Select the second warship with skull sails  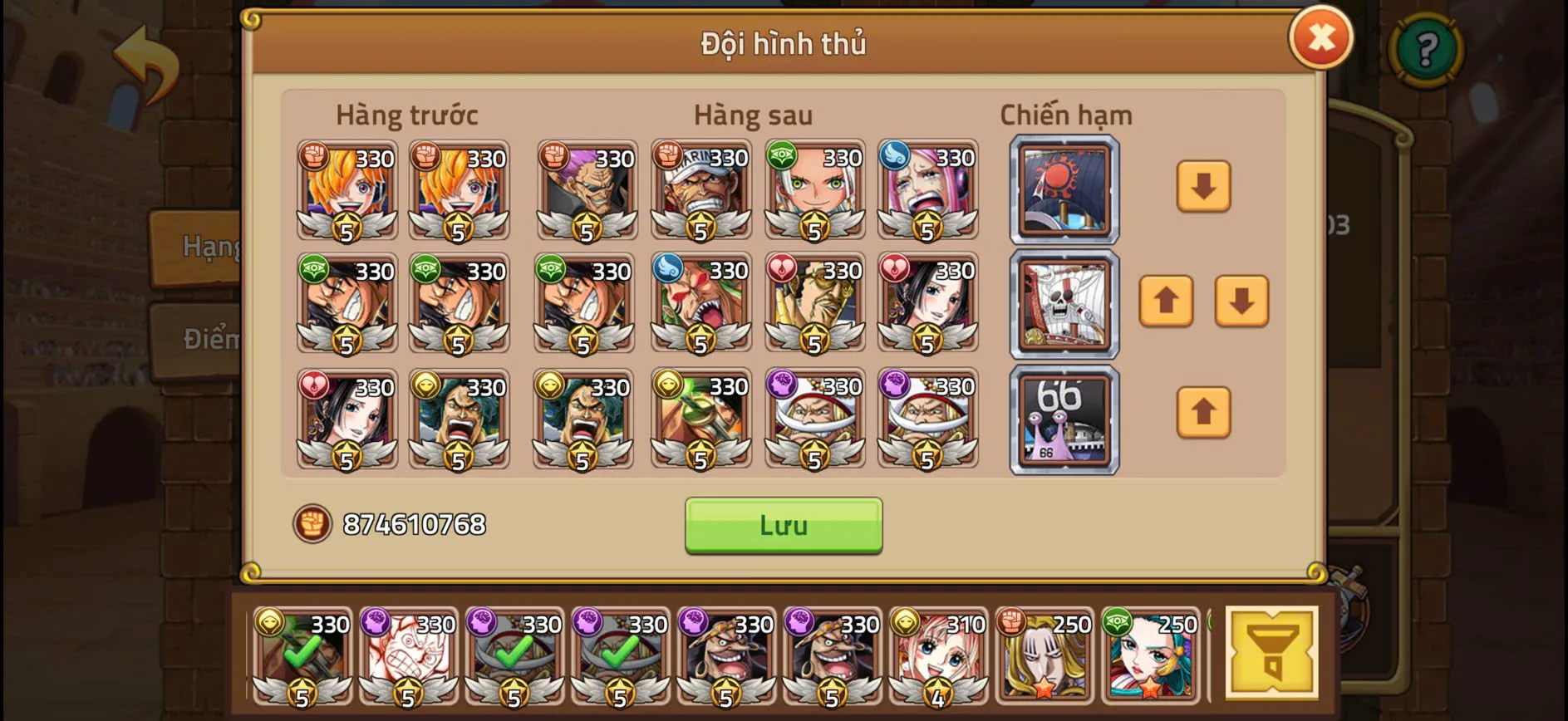tap(1063, 305)
